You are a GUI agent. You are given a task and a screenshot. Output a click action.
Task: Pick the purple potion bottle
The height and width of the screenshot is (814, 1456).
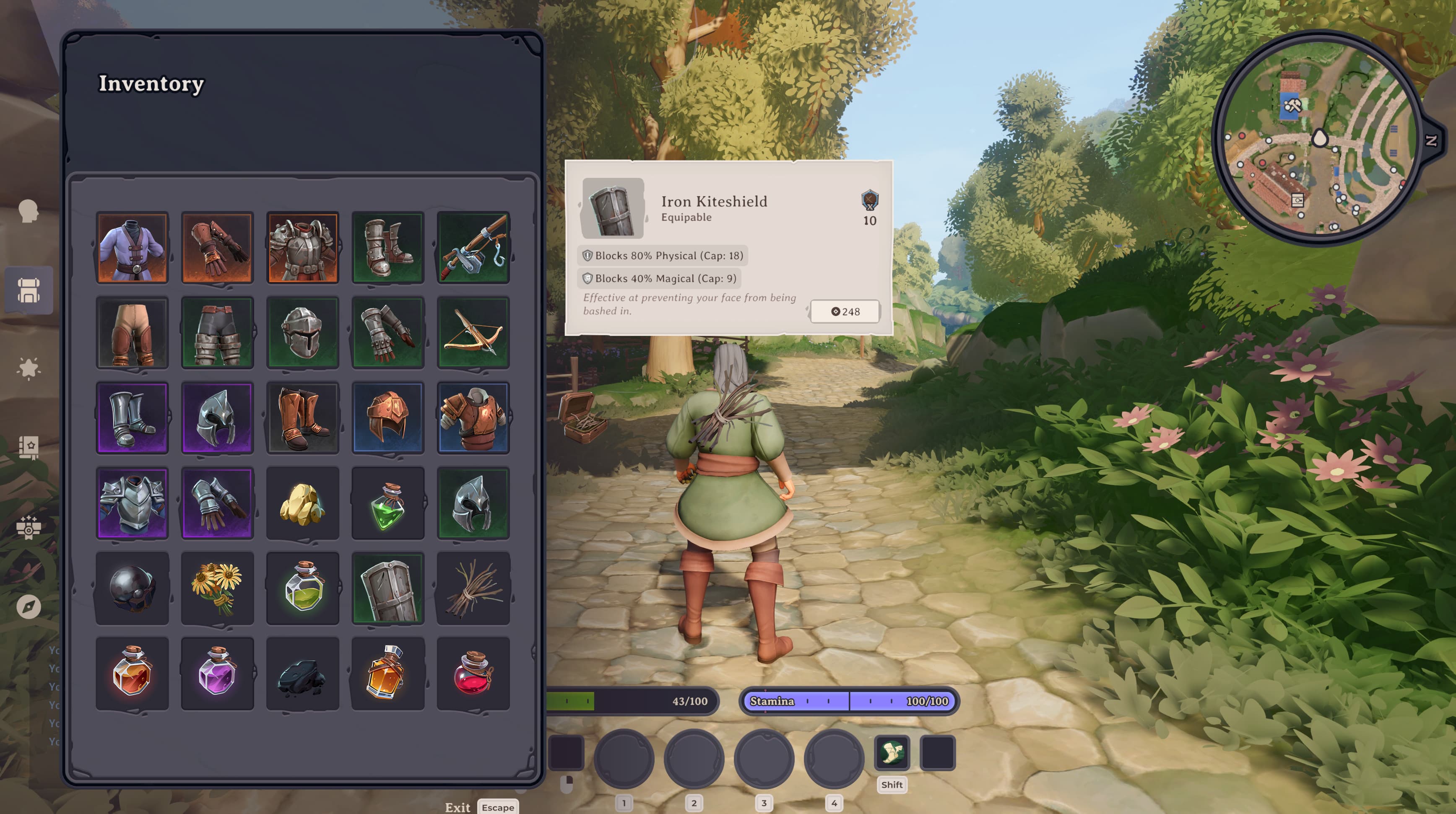point(217,673)
